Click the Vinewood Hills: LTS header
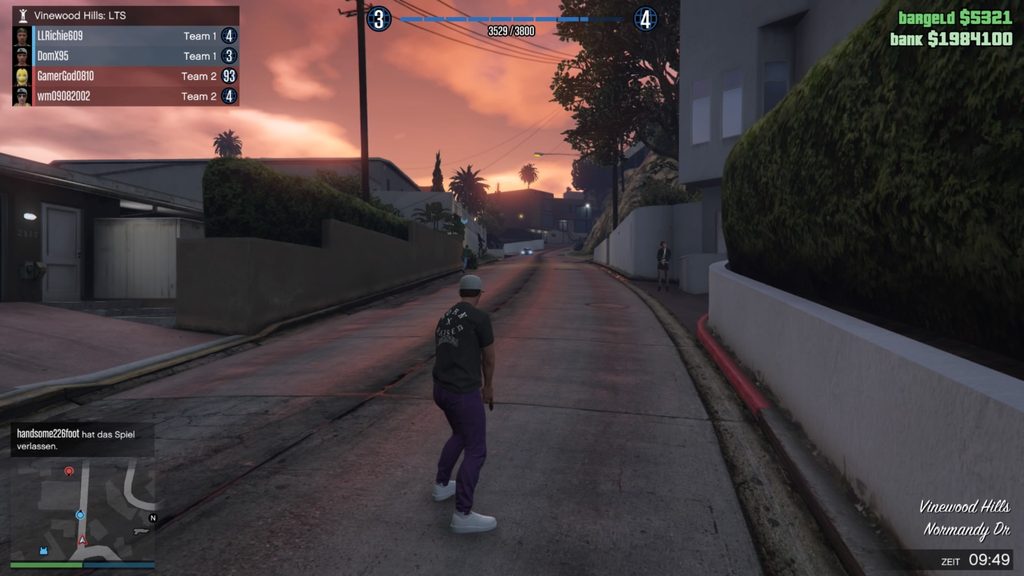The width and height of the screenshot is (1024, 576). (x=125, y=16)
